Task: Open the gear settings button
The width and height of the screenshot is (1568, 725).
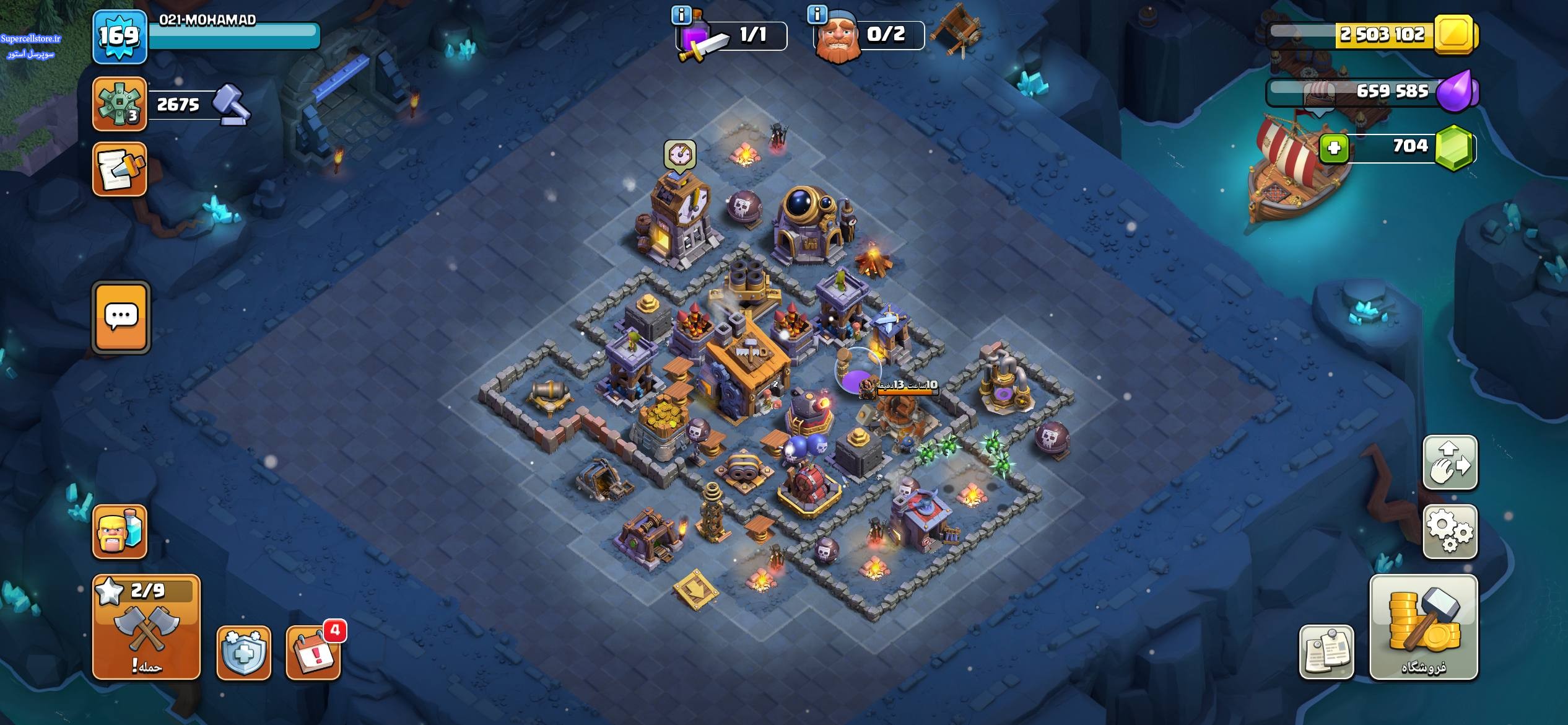Action: coord(1450,532)
